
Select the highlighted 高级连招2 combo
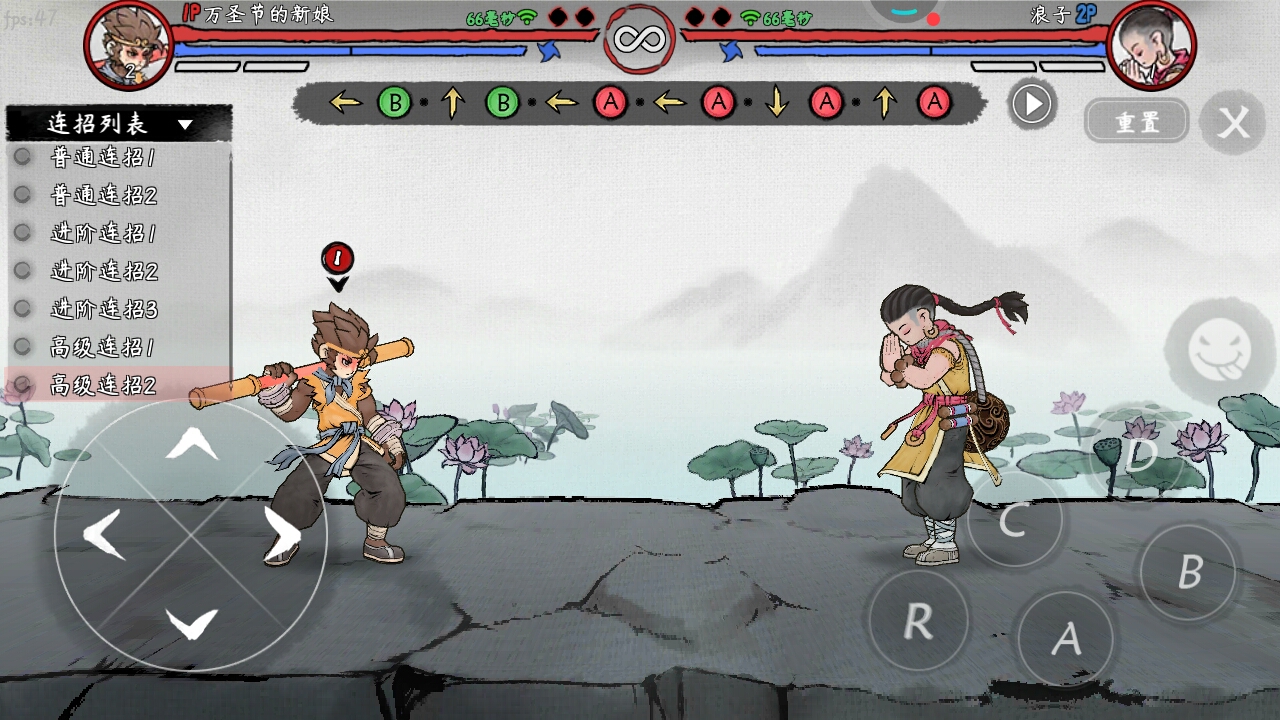[104, 385]
